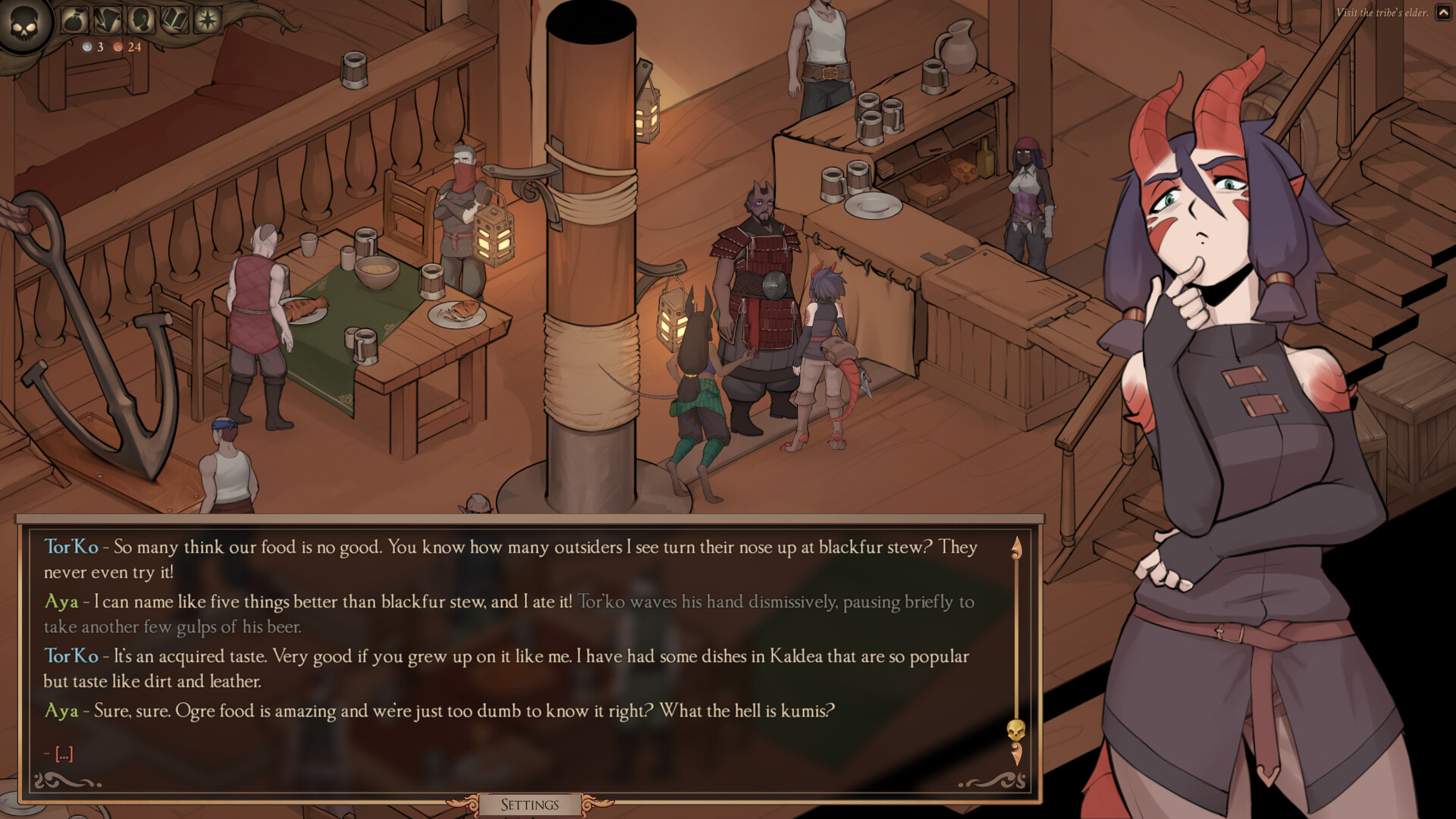This screenshot has width=1456, height=819.
Task: Select the [...] dialogue continuation option
Action: pyautogui.click(x=64, y=753)
